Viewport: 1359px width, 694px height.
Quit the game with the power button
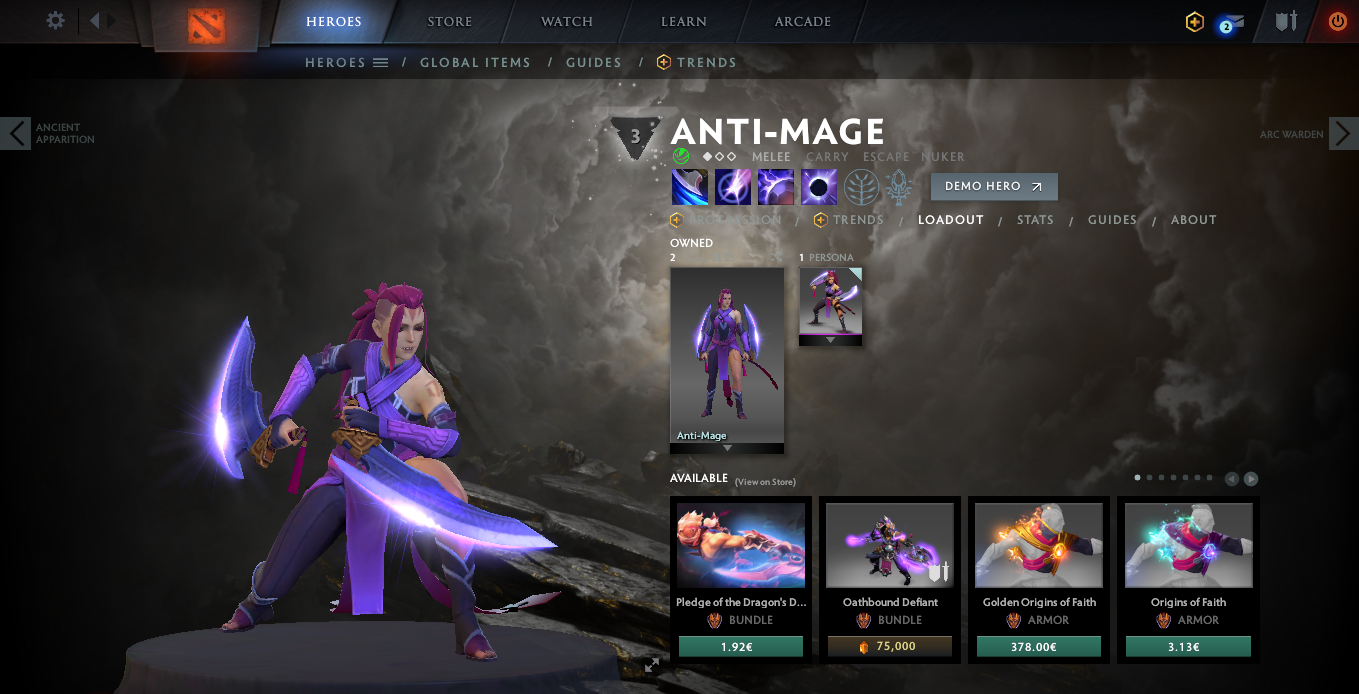pos(1337,21)
